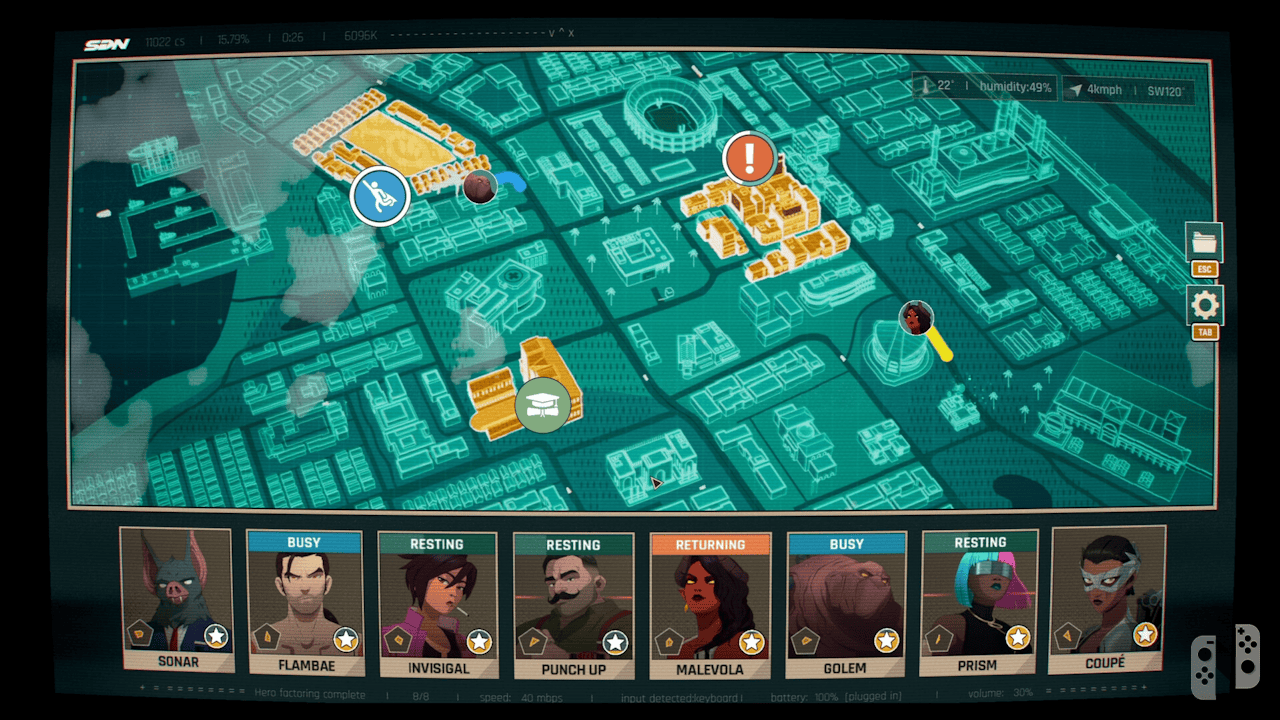Open the gear settings icon
This screenshot has height=720, width=1280.
[x=1205, y=306]
